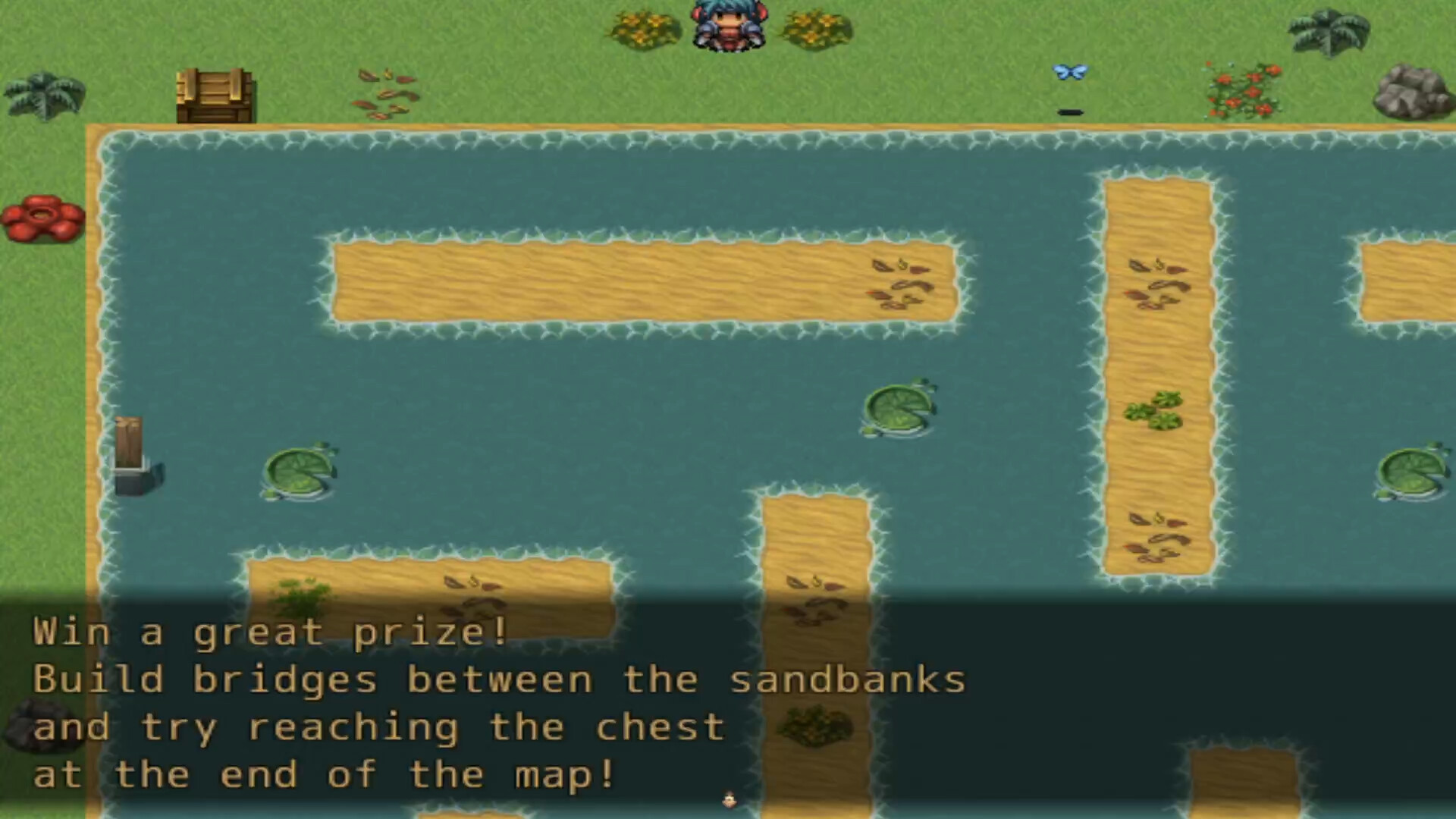Click the tiny chick sprite near the bottom
The height and width of the screenshot is (819, 1456).
click(x=729, y=800)
